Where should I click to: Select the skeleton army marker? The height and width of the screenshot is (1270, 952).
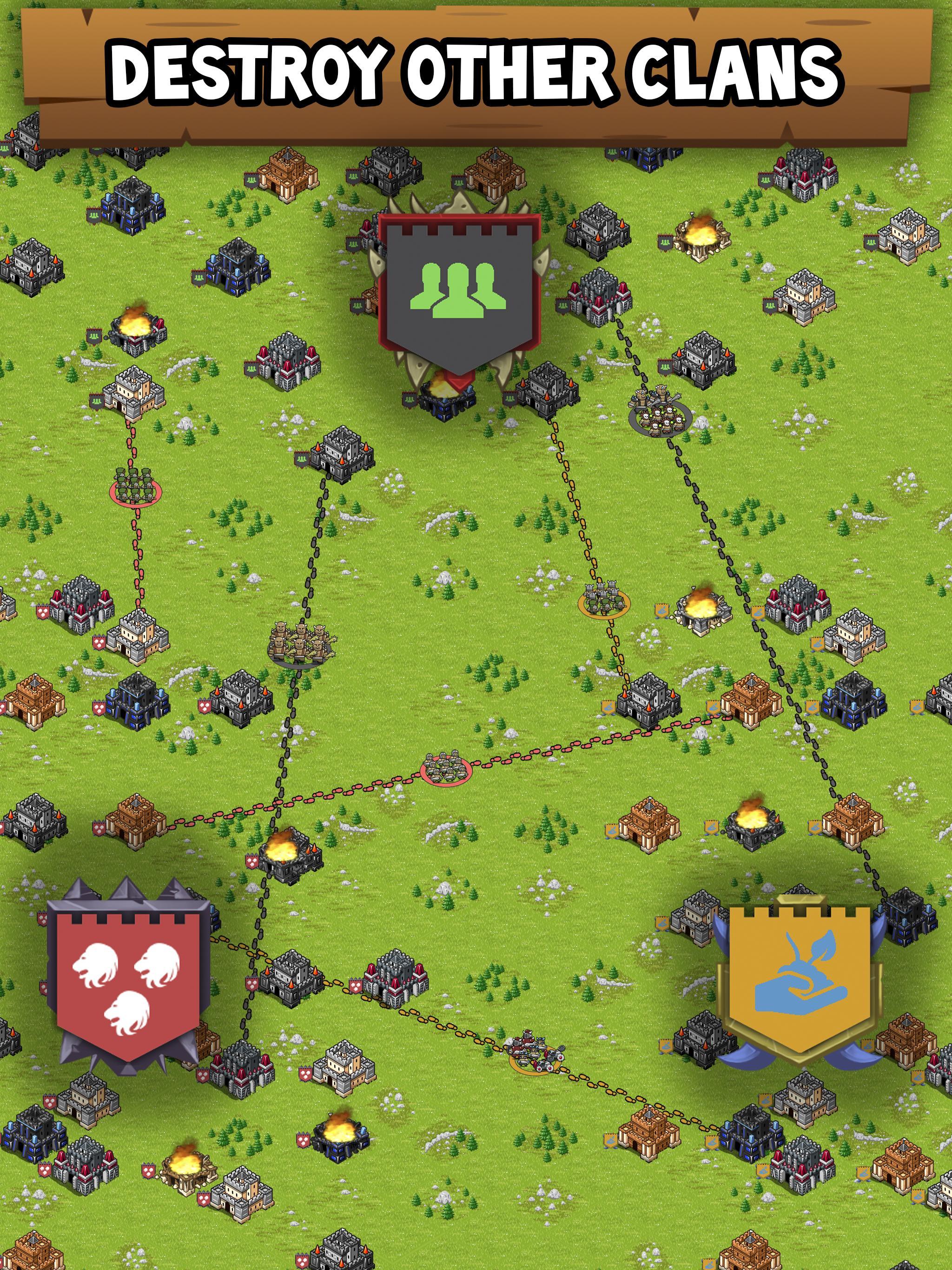tap(659, 412)
